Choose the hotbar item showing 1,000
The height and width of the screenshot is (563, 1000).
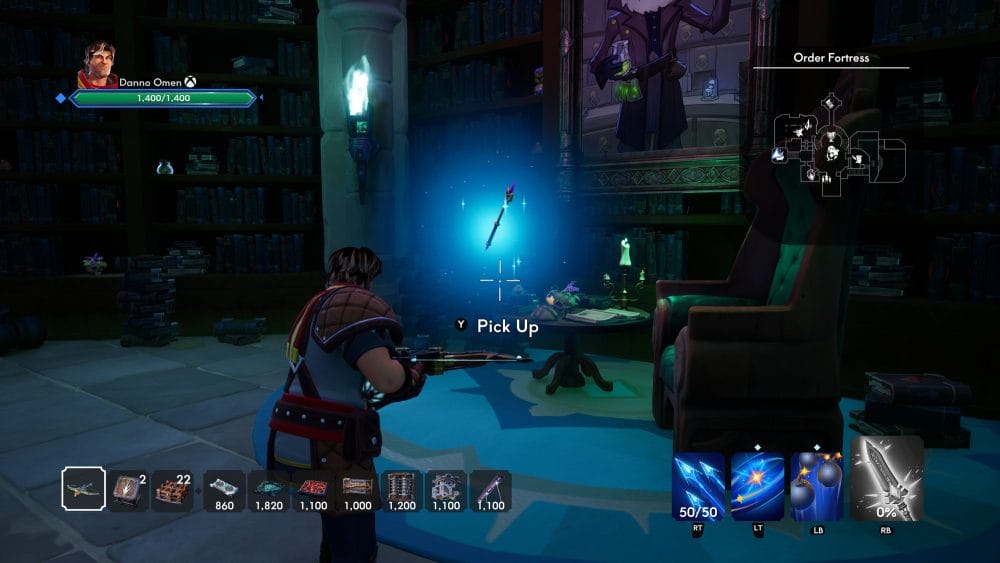pos(357,490)
